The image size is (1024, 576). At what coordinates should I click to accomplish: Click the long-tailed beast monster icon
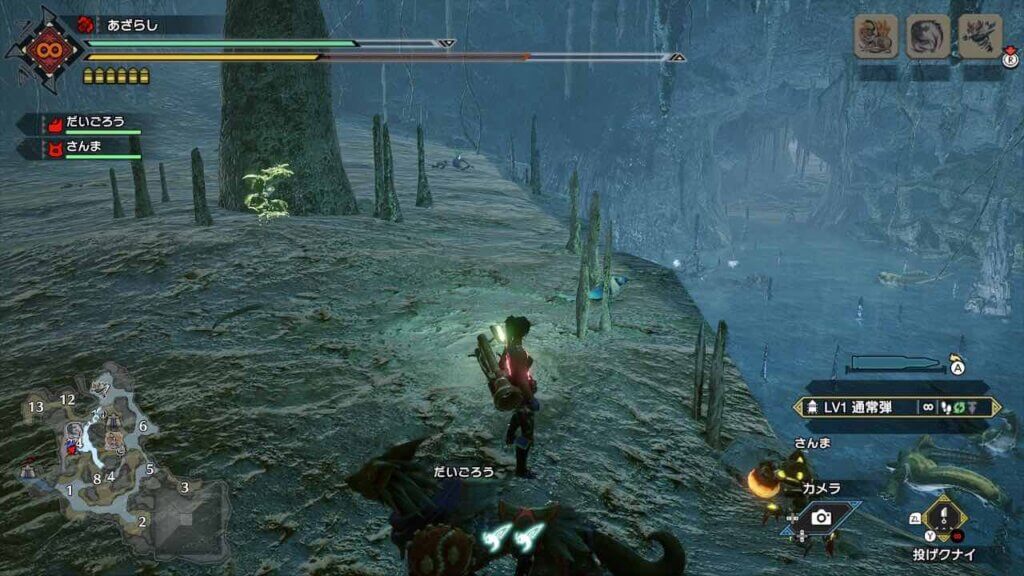click(x=875, y=37)
